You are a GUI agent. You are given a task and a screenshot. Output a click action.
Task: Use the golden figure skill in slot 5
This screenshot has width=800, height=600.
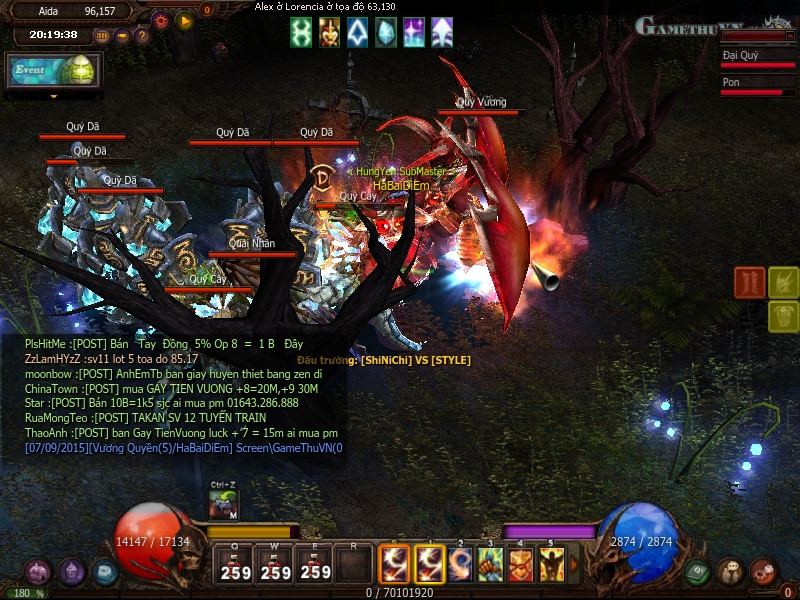click(551, 565)
